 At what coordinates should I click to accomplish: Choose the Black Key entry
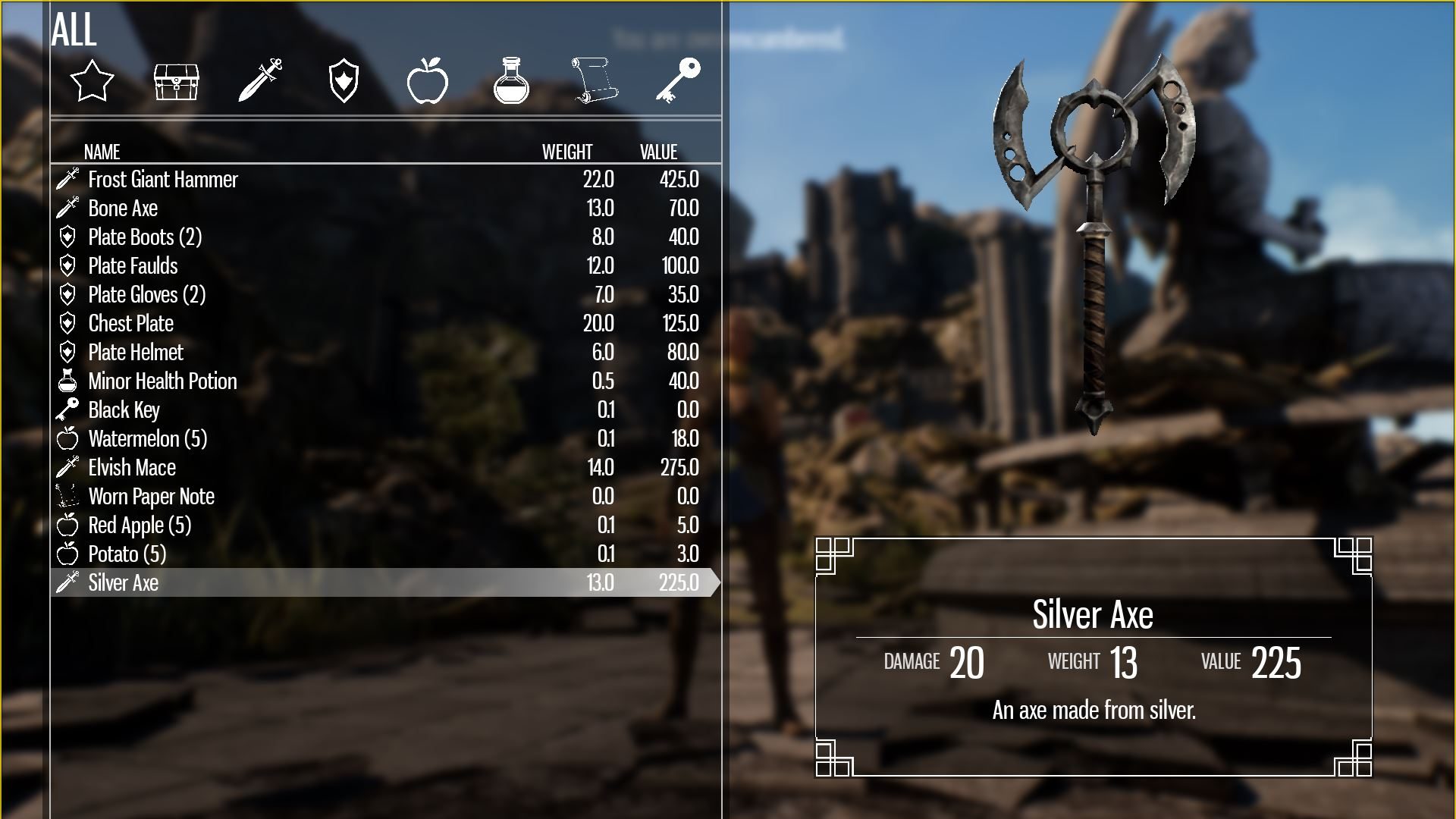point(124,410)
